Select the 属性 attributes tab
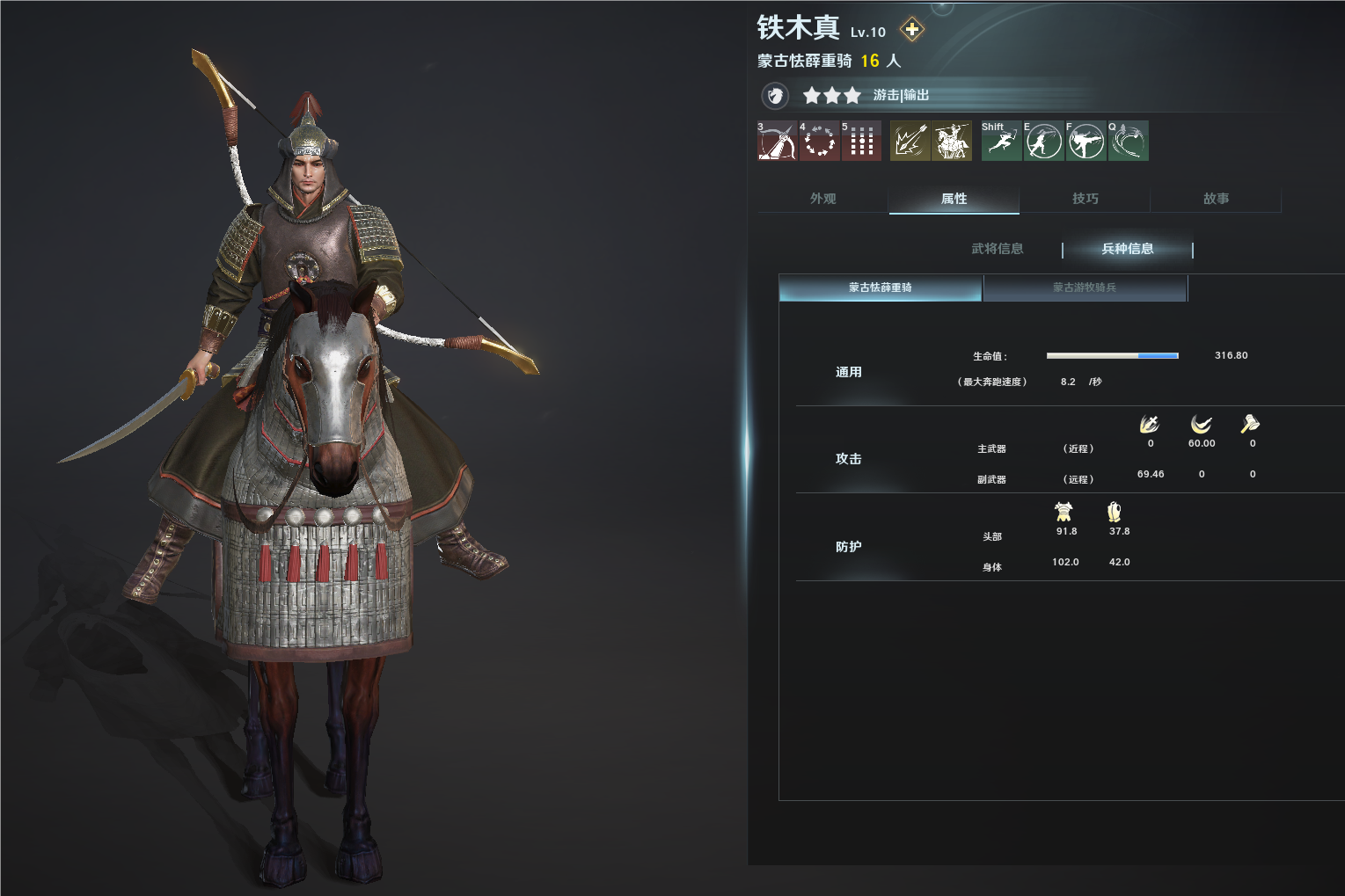 pyautogui.click(x=954, y=199)
